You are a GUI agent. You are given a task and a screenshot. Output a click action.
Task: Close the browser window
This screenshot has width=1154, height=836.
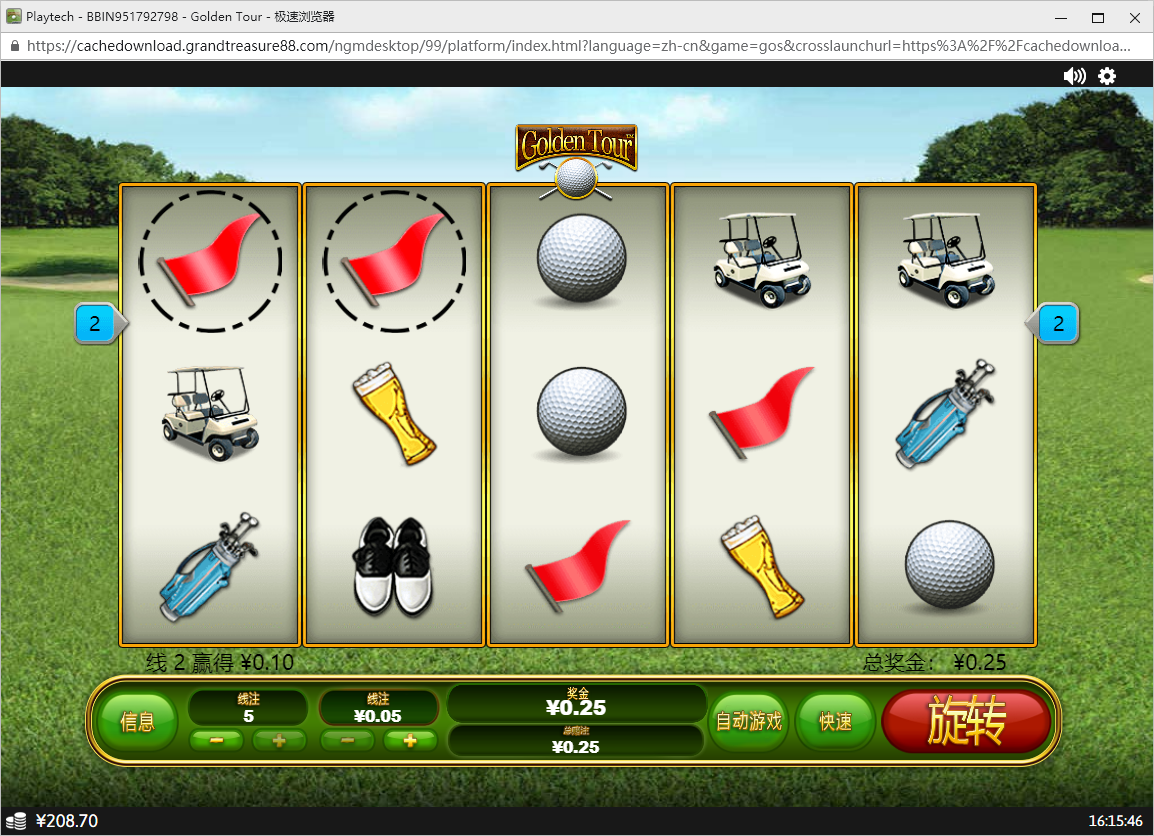coord(1131,17)
